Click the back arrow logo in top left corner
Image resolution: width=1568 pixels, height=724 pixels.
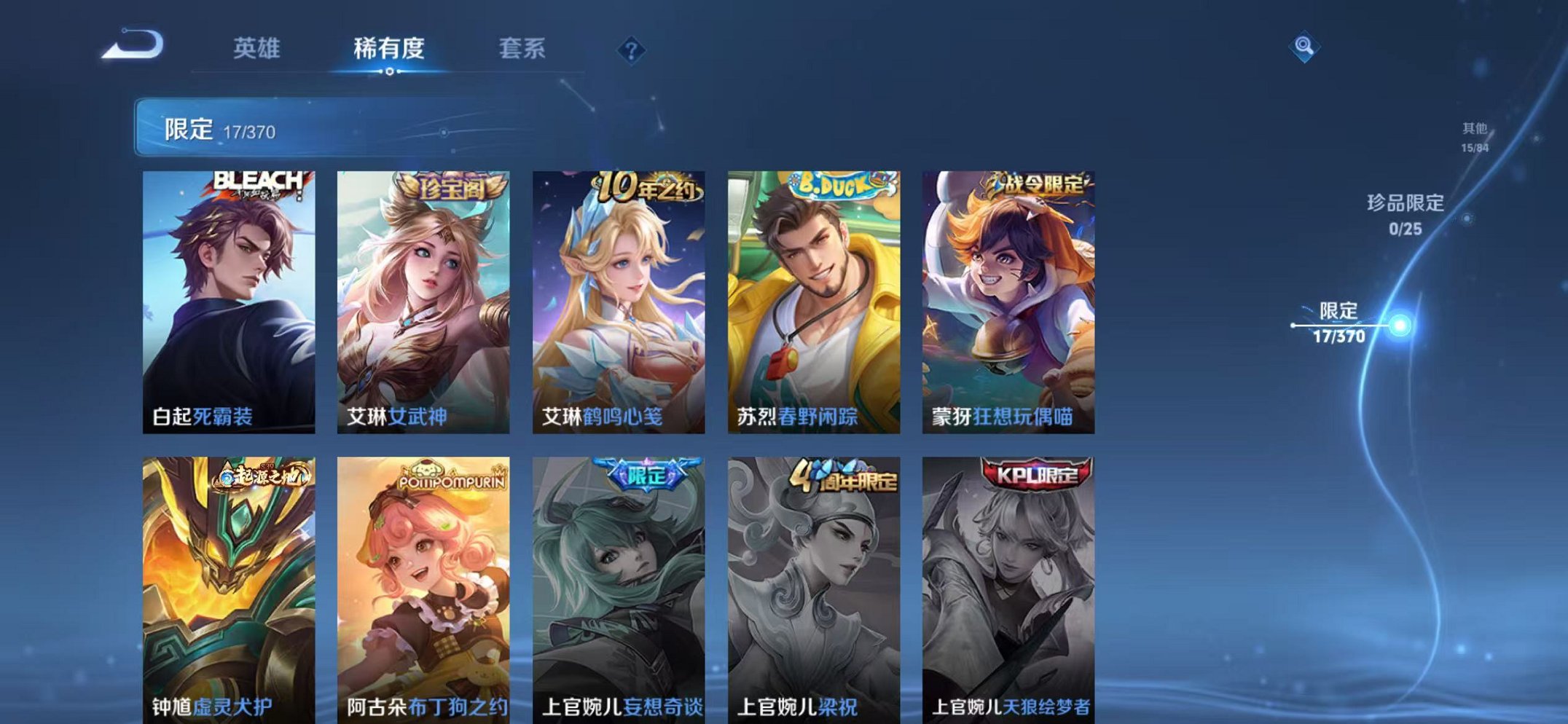[x=135, y=47]
